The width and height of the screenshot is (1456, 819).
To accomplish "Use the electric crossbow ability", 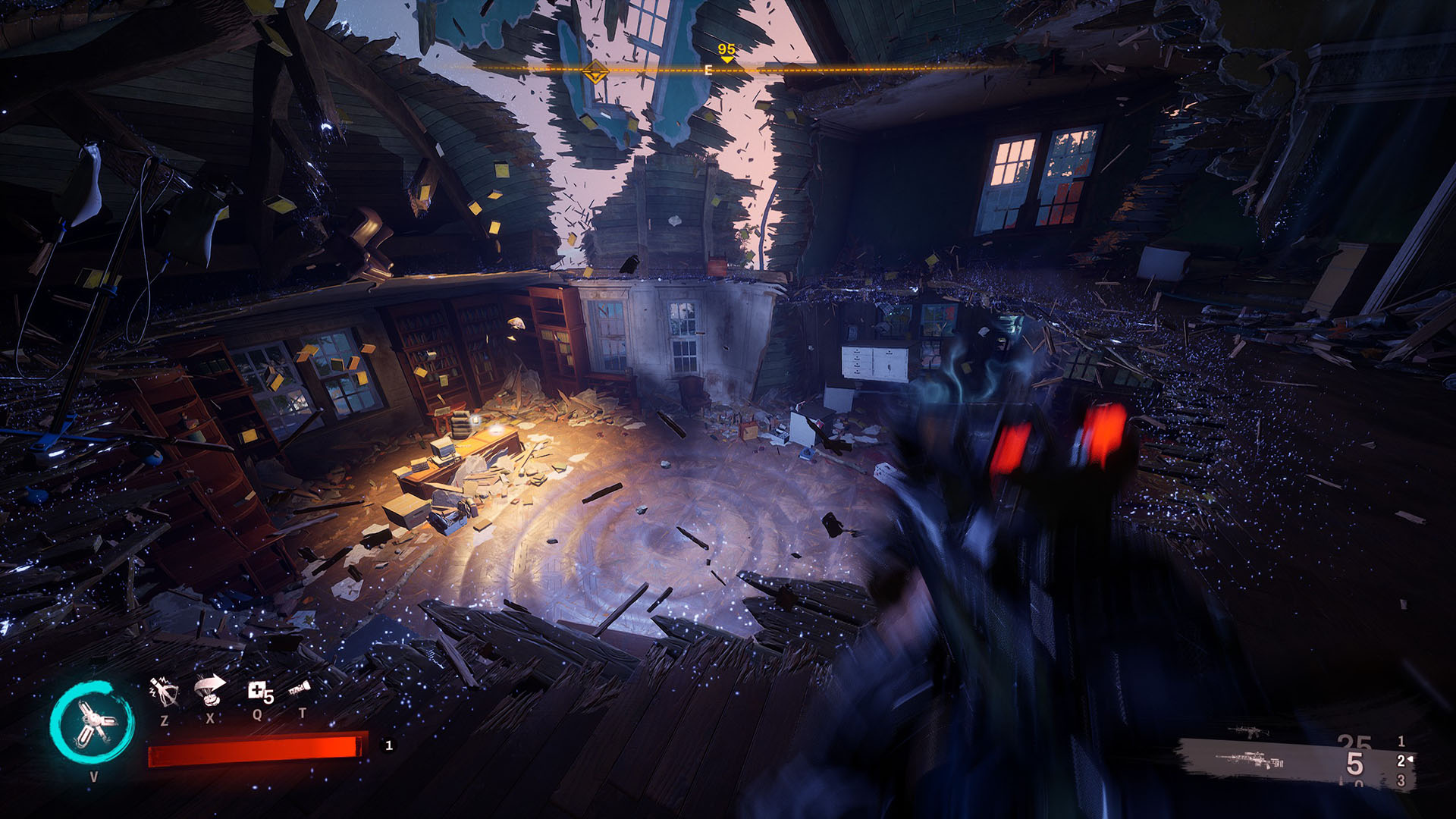I will click(x=164, y=691).
